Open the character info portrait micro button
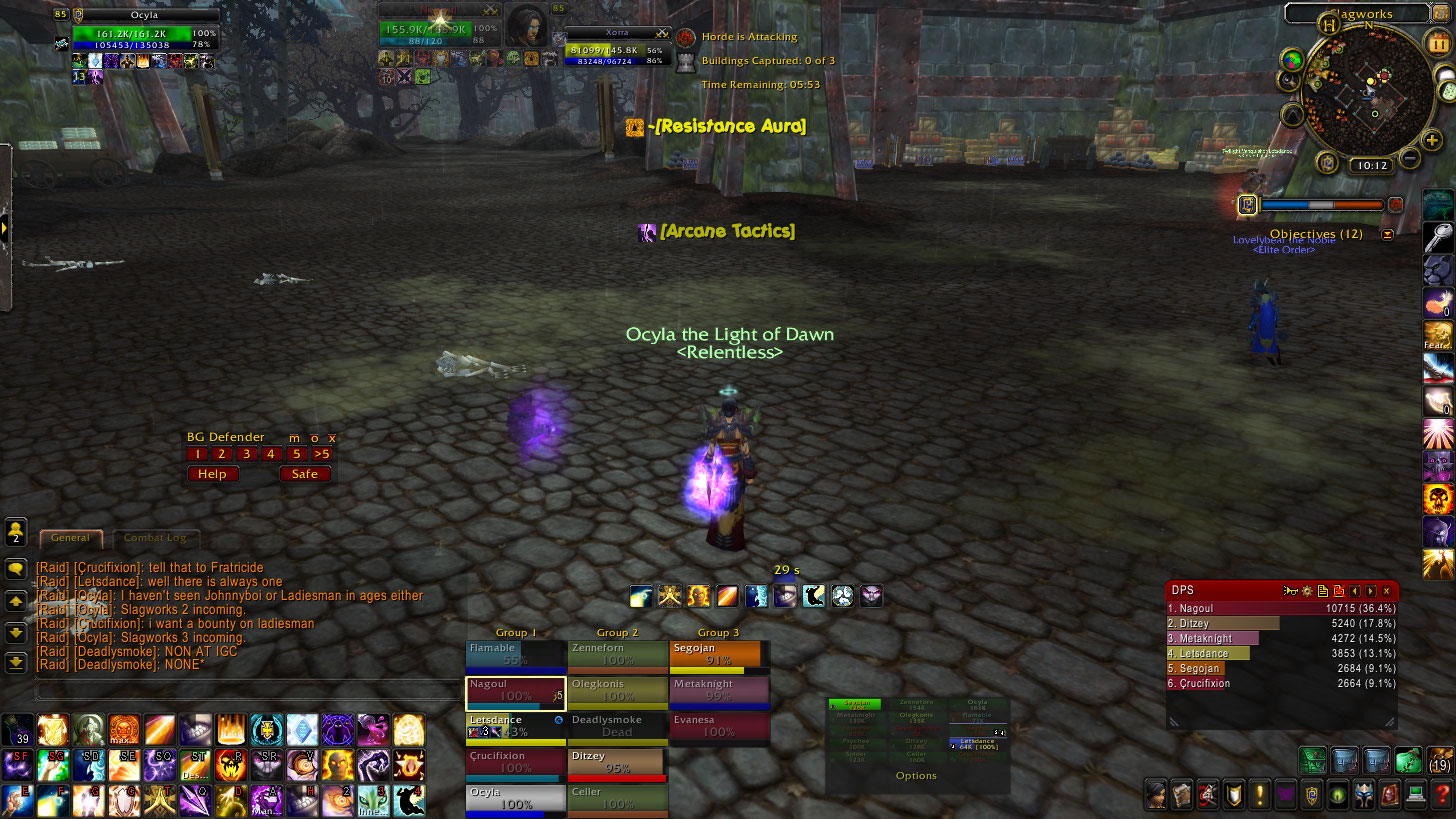 (x=1157, y=795)
